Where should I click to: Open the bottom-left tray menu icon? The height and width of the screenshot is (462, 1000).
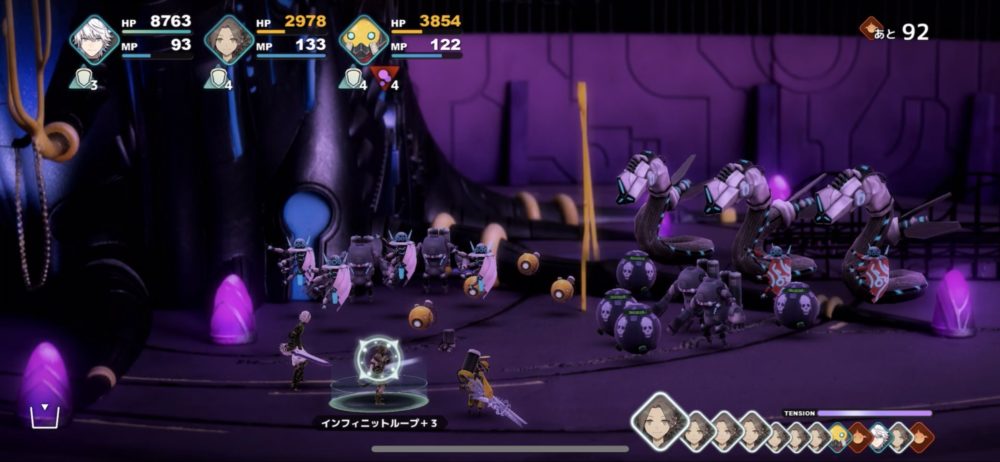coord(43,416)
